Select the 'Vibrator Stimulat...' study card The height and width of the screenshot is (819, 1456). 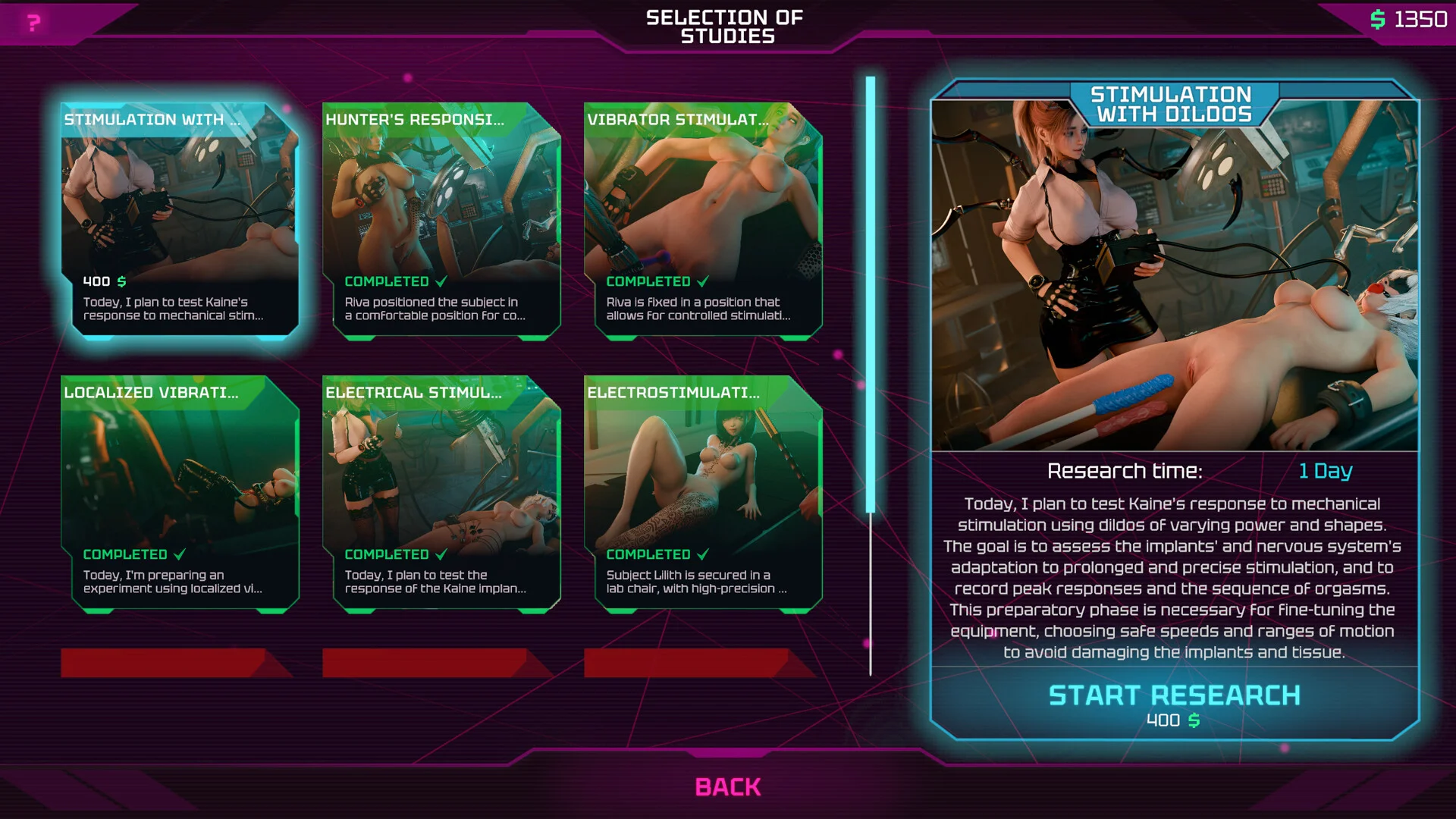click(703, 220)
